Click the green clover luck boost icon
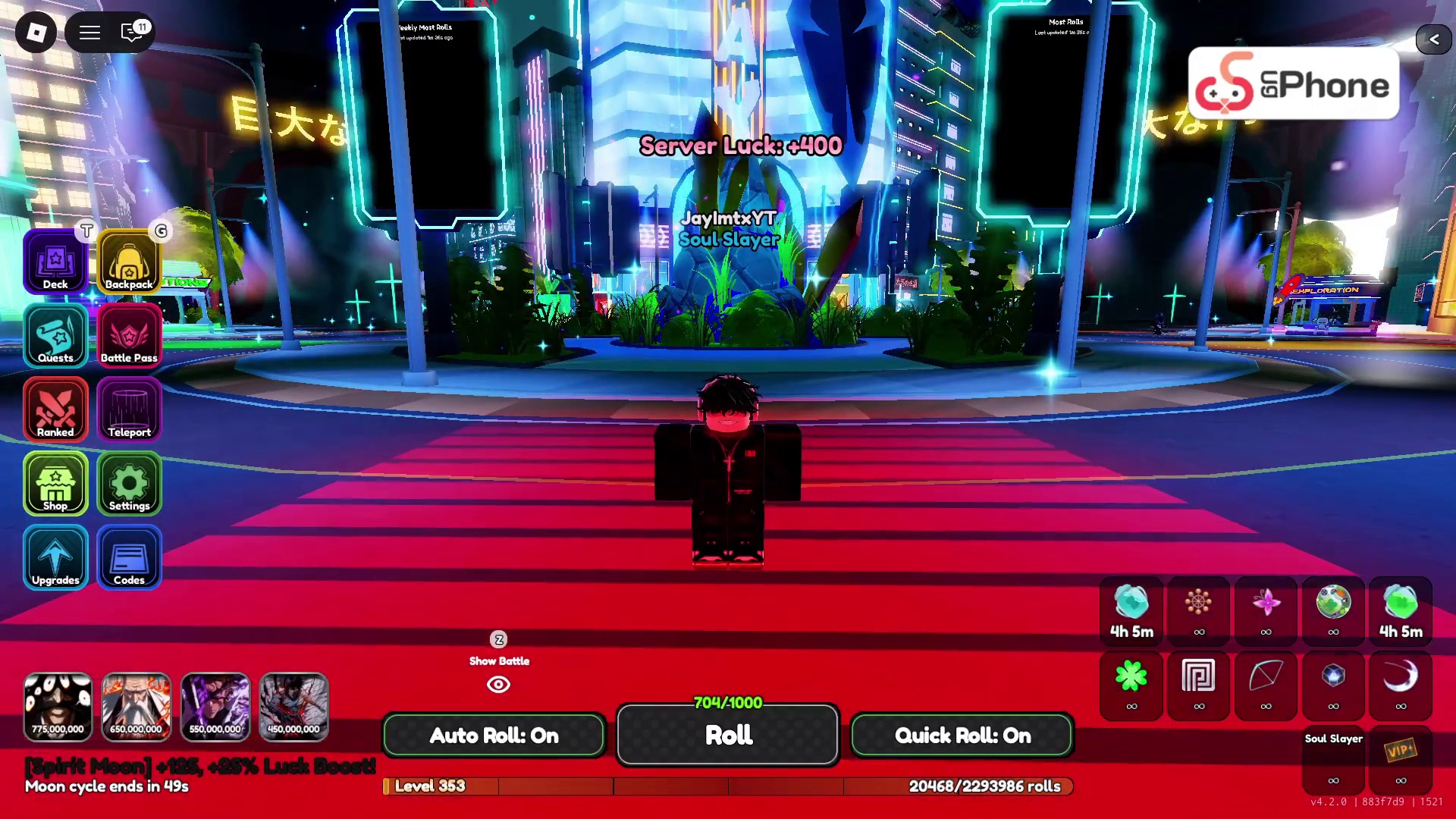The height and width of the screenshot is (819, 1456). point(1131,676)
